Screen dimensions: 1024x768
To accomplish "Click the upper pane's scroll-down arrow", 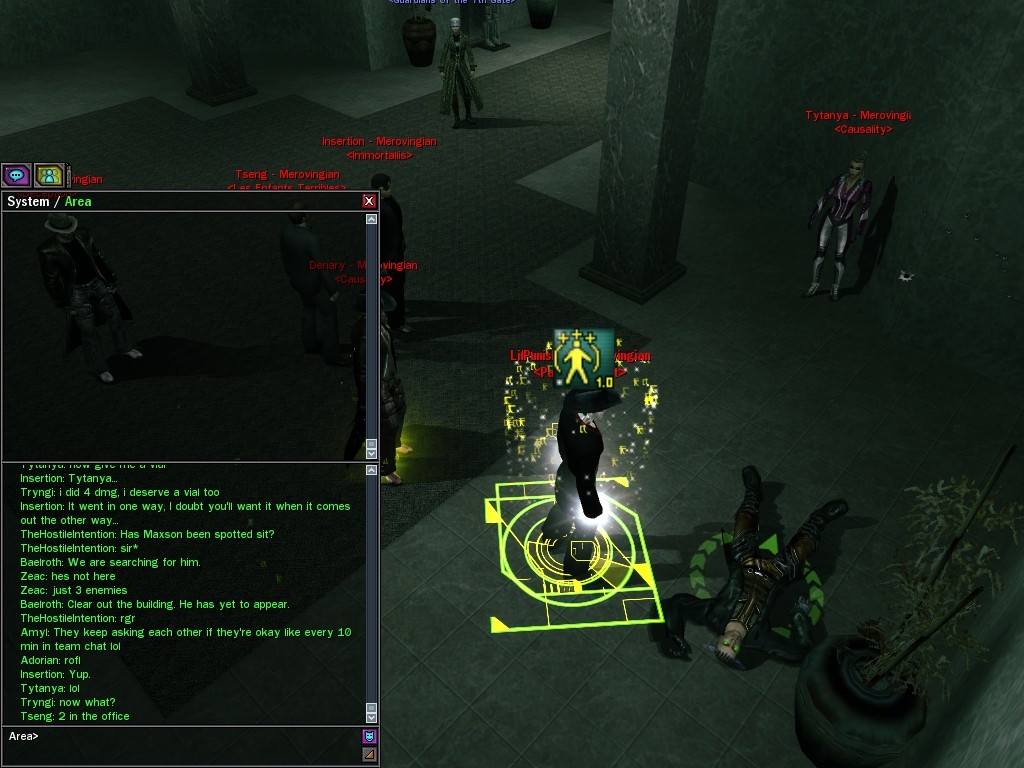I will tap(372, 453).
